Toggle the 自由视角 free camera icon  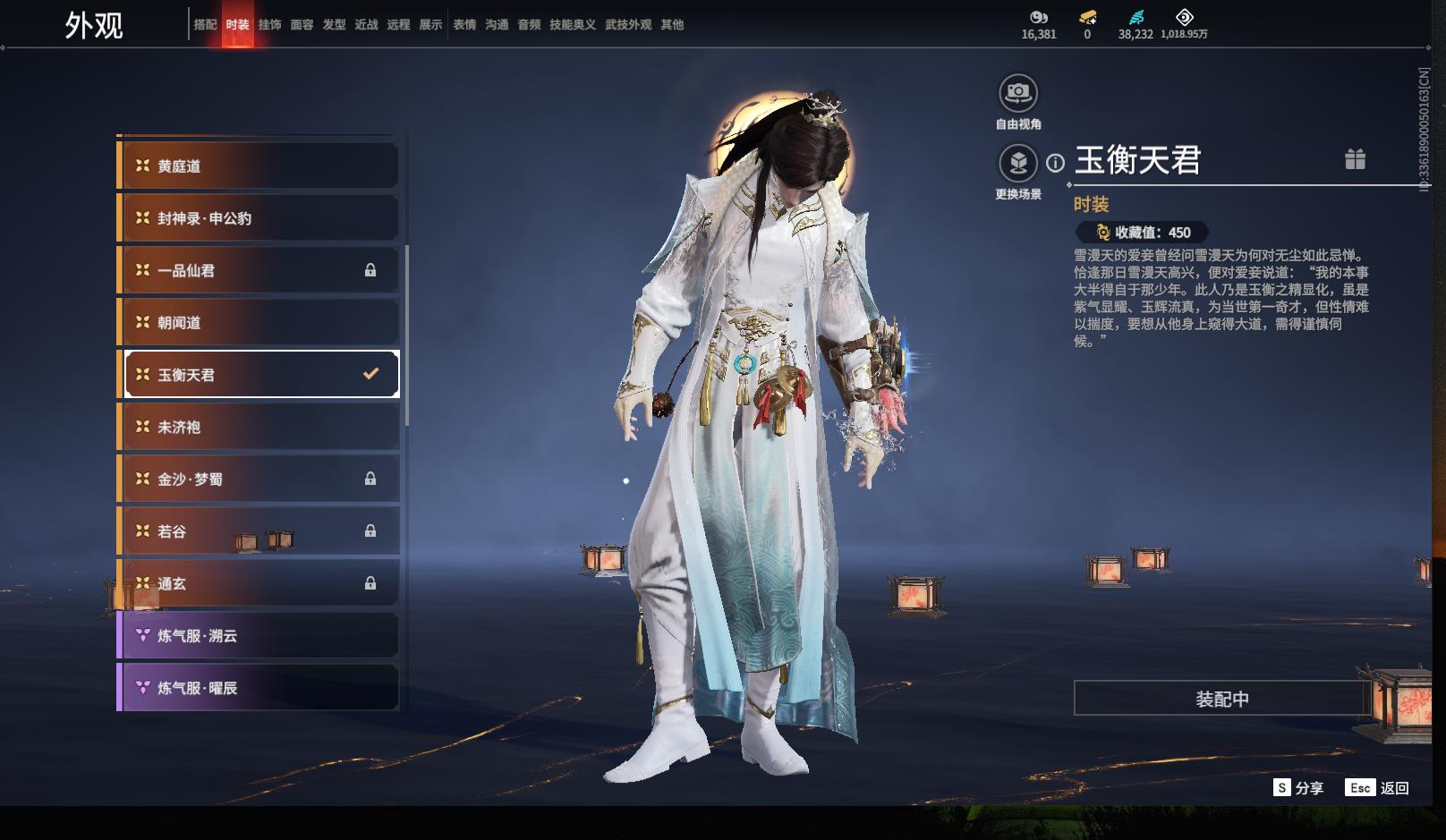1018,93
